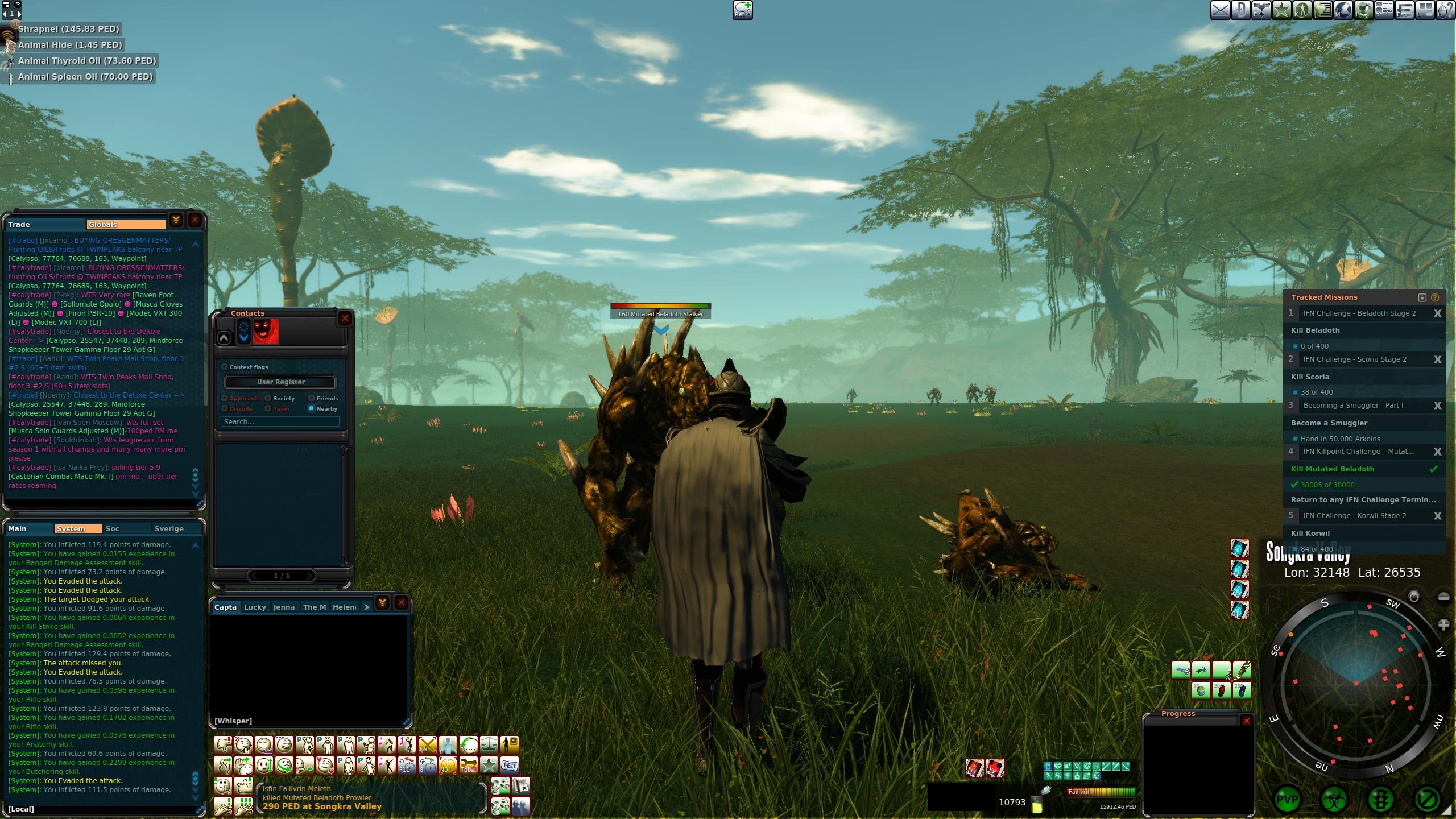Open the User Register button
This screenshot has height=819, width=1456.
tap(280, 382)
